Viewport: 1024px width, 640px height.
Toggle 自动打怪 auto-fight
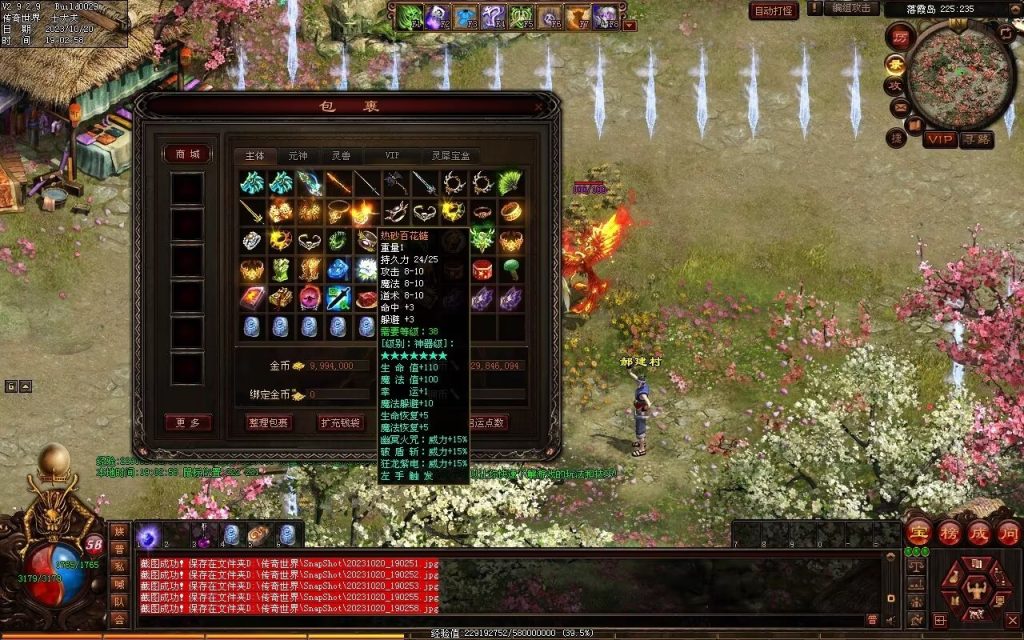774,11
